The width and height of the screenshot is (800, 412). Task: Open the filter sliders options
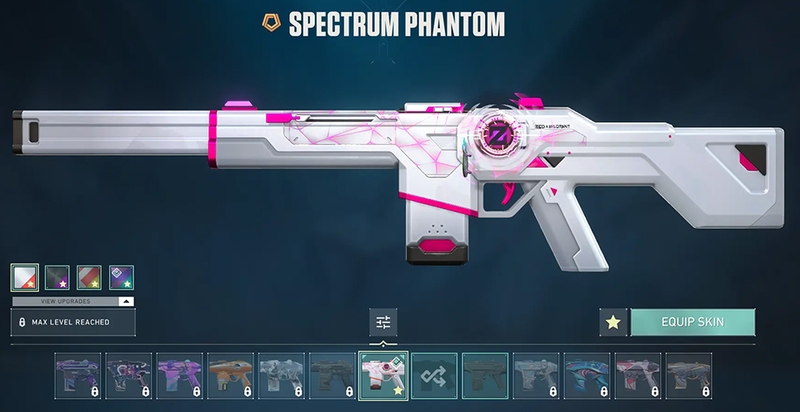tap(383, 322)
